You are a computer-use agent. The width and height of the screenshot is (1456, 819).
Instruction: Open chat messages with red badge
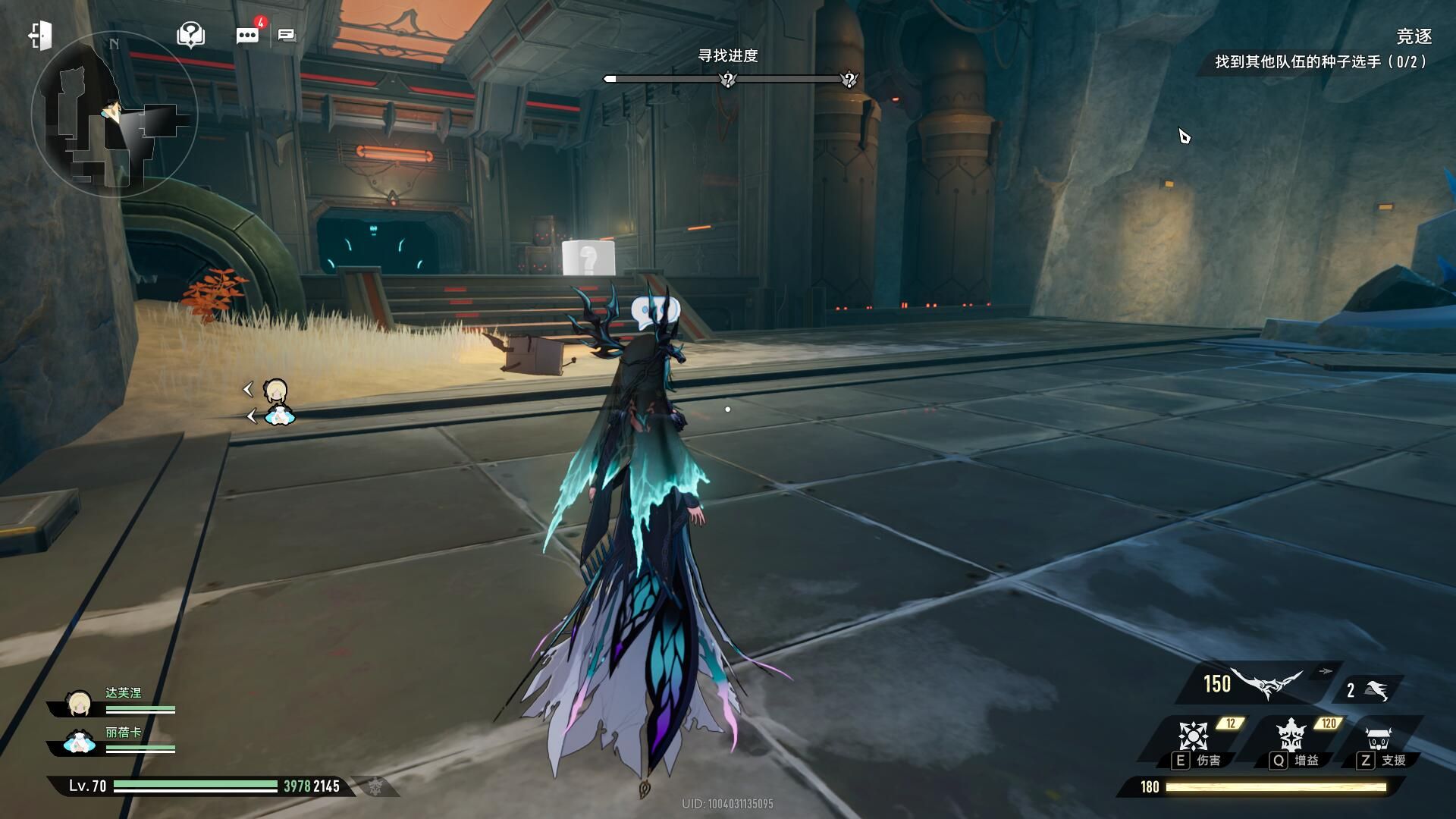[x=247, y=35]
